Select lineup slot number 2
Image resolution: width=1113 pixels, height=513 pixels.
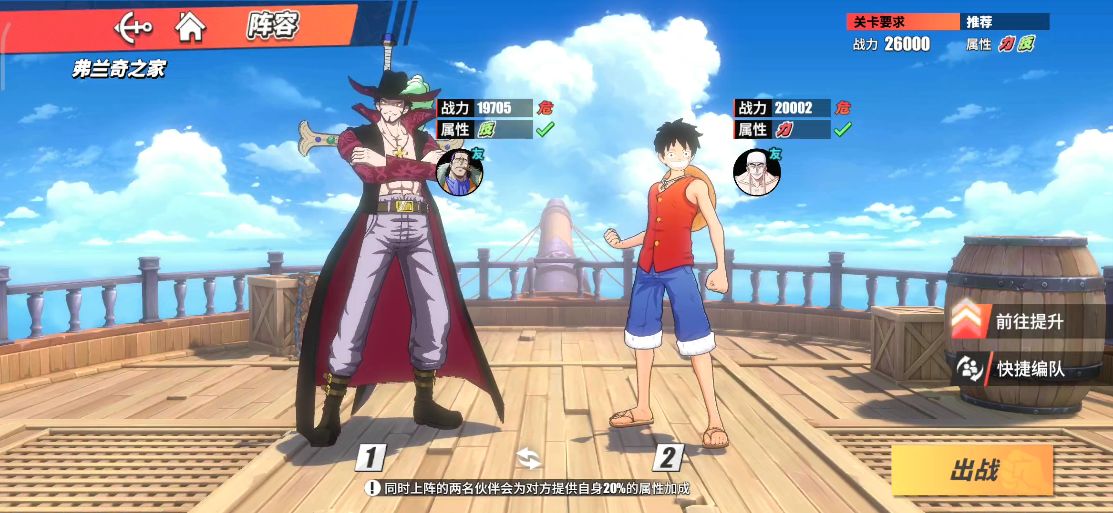tap(667, 458)
